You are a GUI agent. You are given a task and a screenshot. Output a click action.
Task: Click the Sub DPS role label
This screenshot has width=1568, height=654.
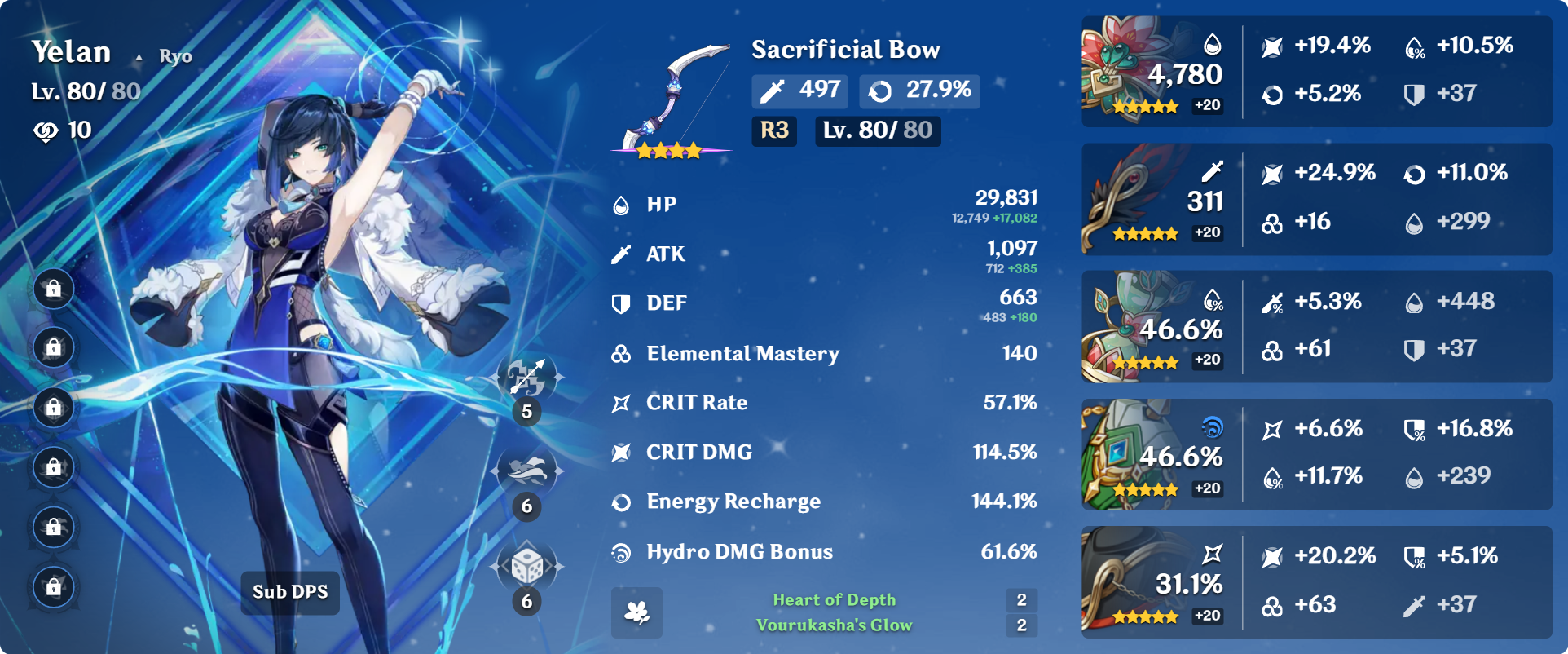pyautogui.click(x=290, y=592)
